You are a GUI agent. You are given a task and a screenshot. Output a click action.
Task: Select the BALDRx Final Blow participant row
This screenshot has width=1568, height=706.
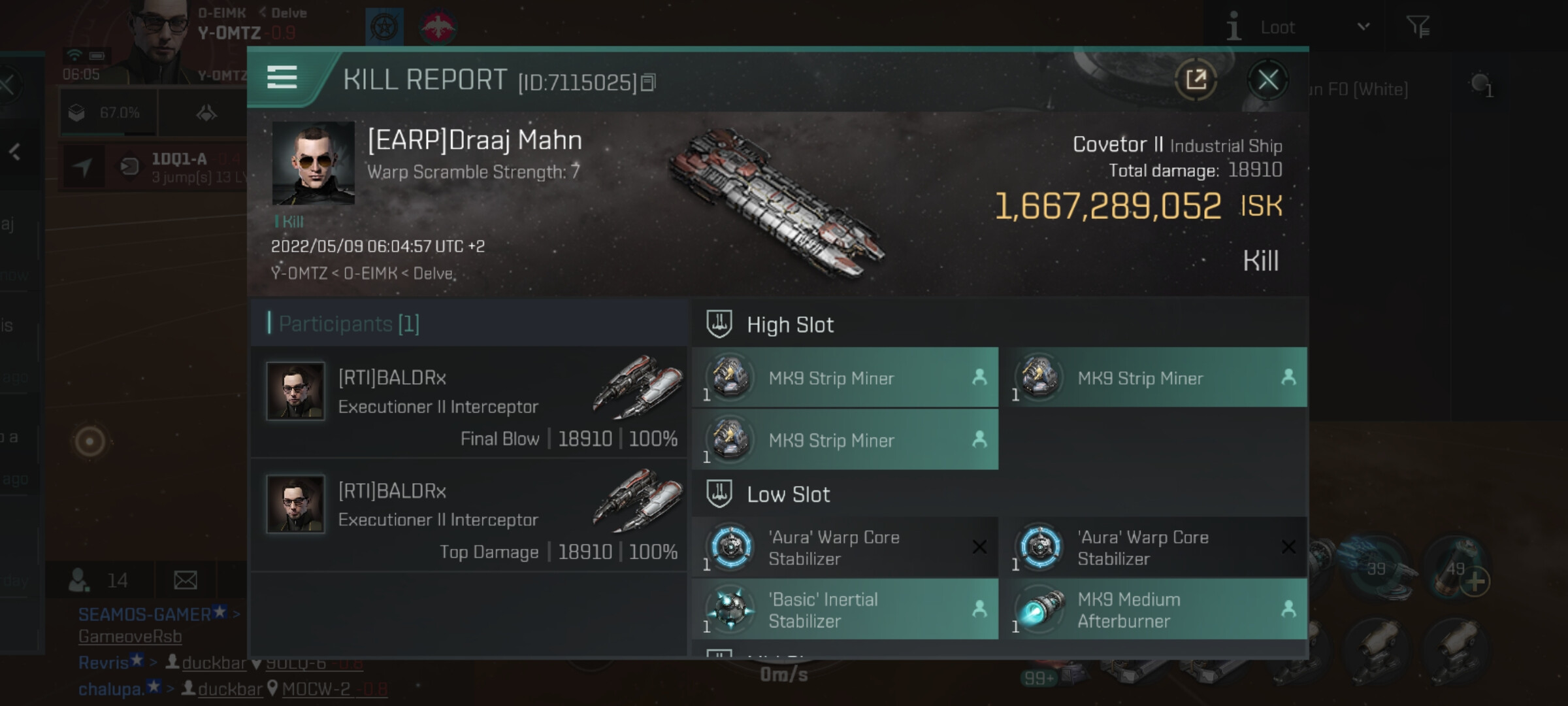click(468, 401)
